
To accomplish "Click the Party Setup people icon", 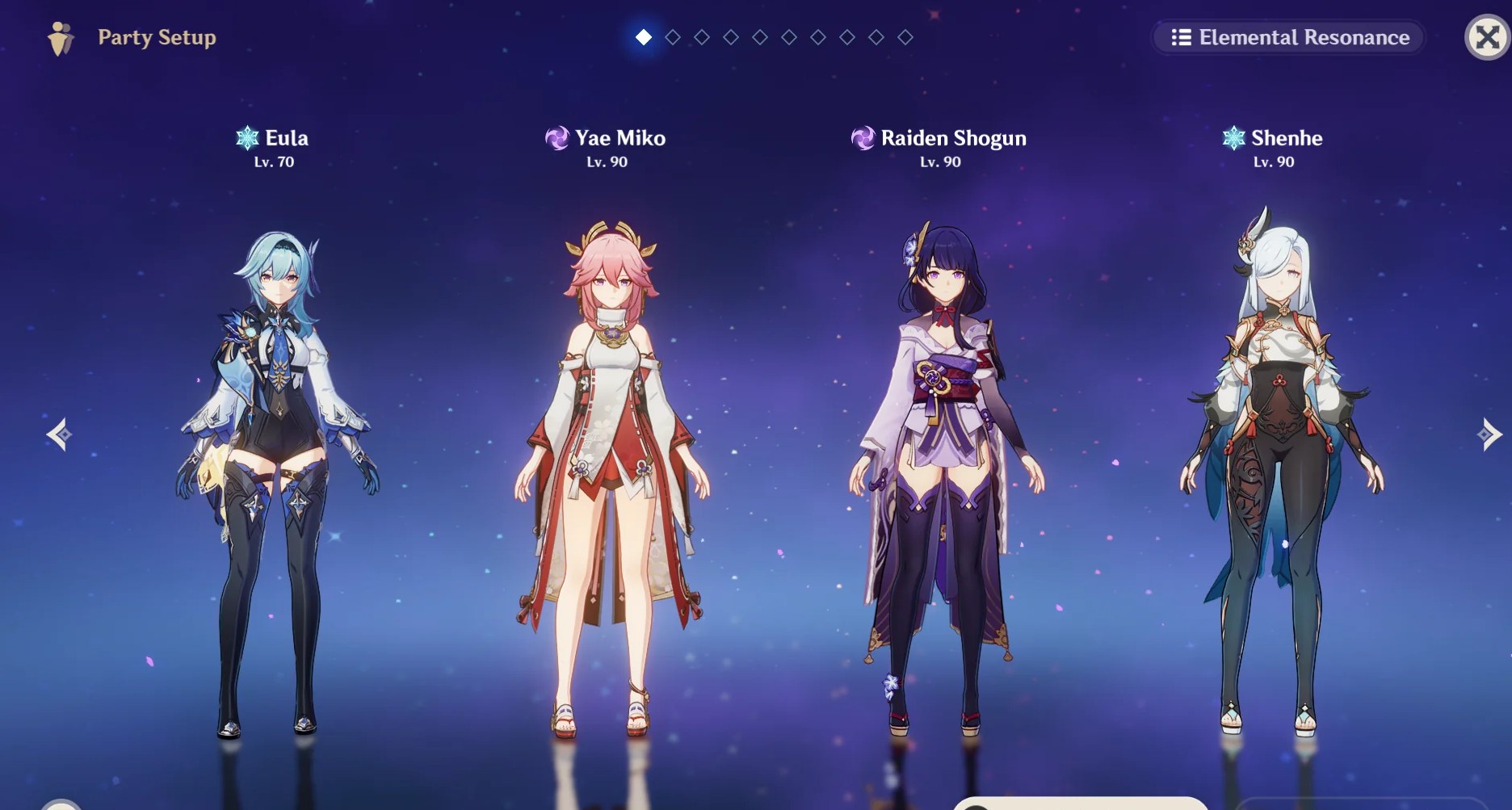I will pyautogui.click(x=61, y=36).
